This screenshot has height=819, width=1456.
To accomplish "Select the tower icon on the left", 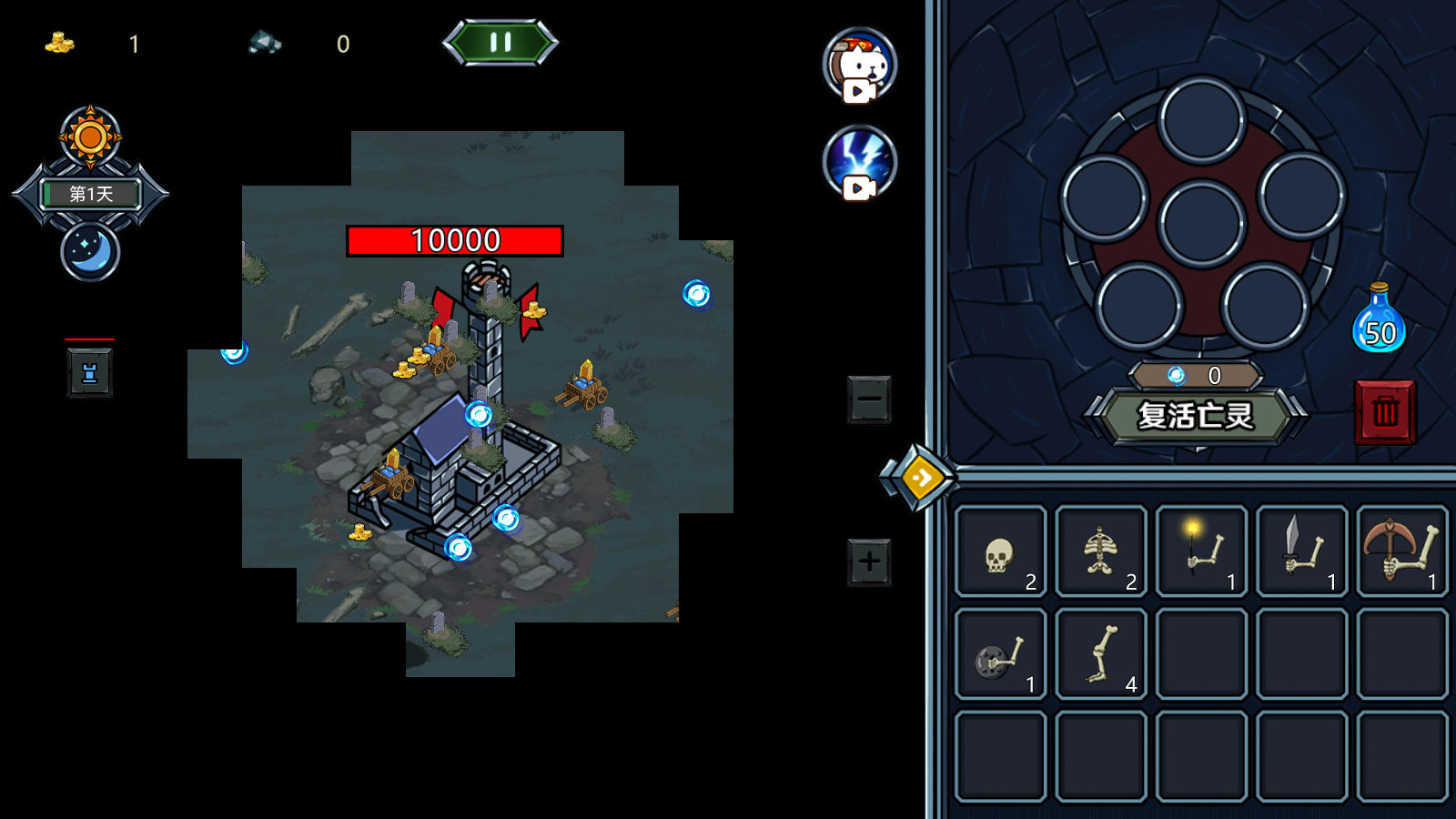I will point(89,373).
